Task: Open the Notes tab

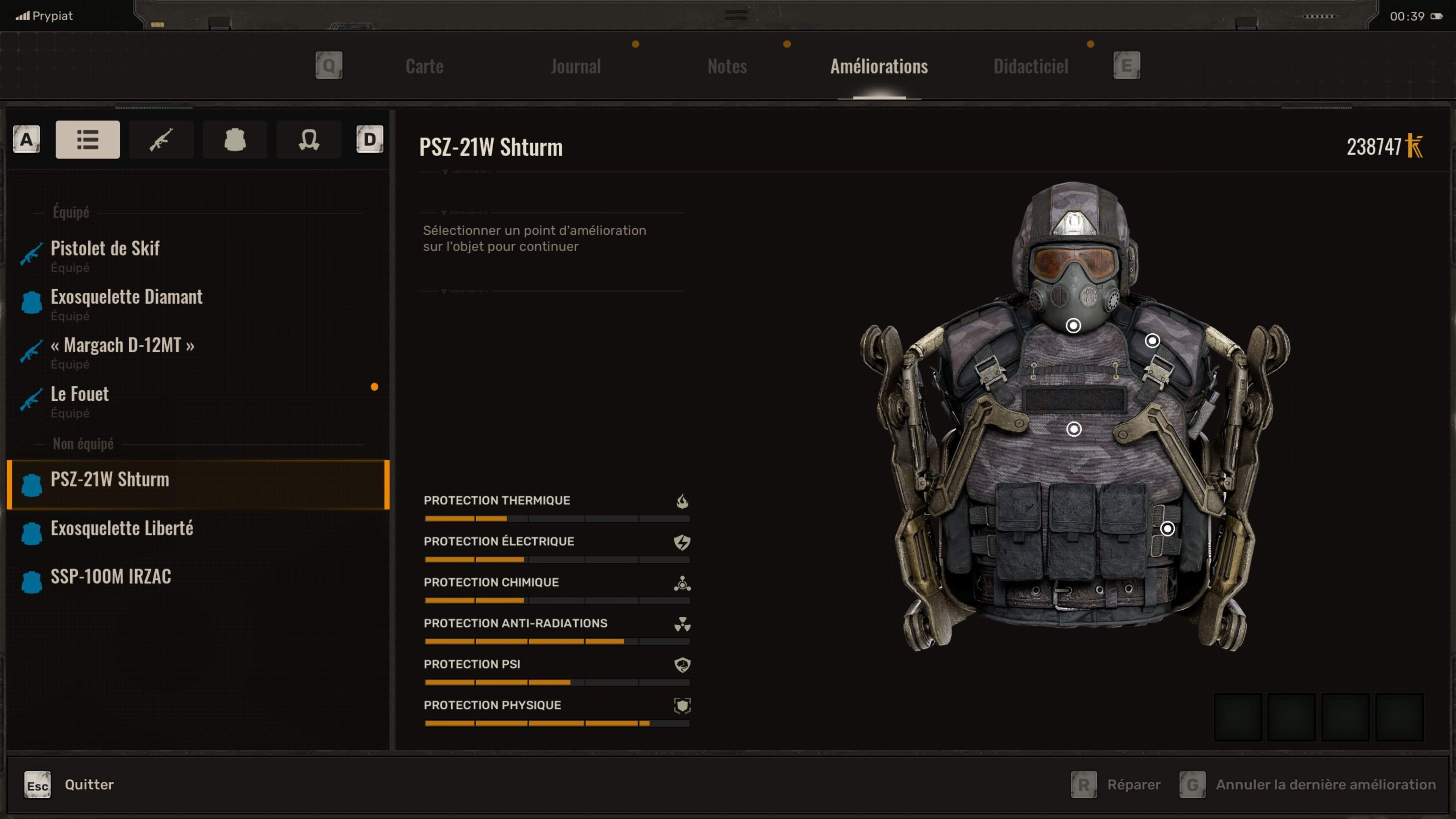Action: pos(727,66)
